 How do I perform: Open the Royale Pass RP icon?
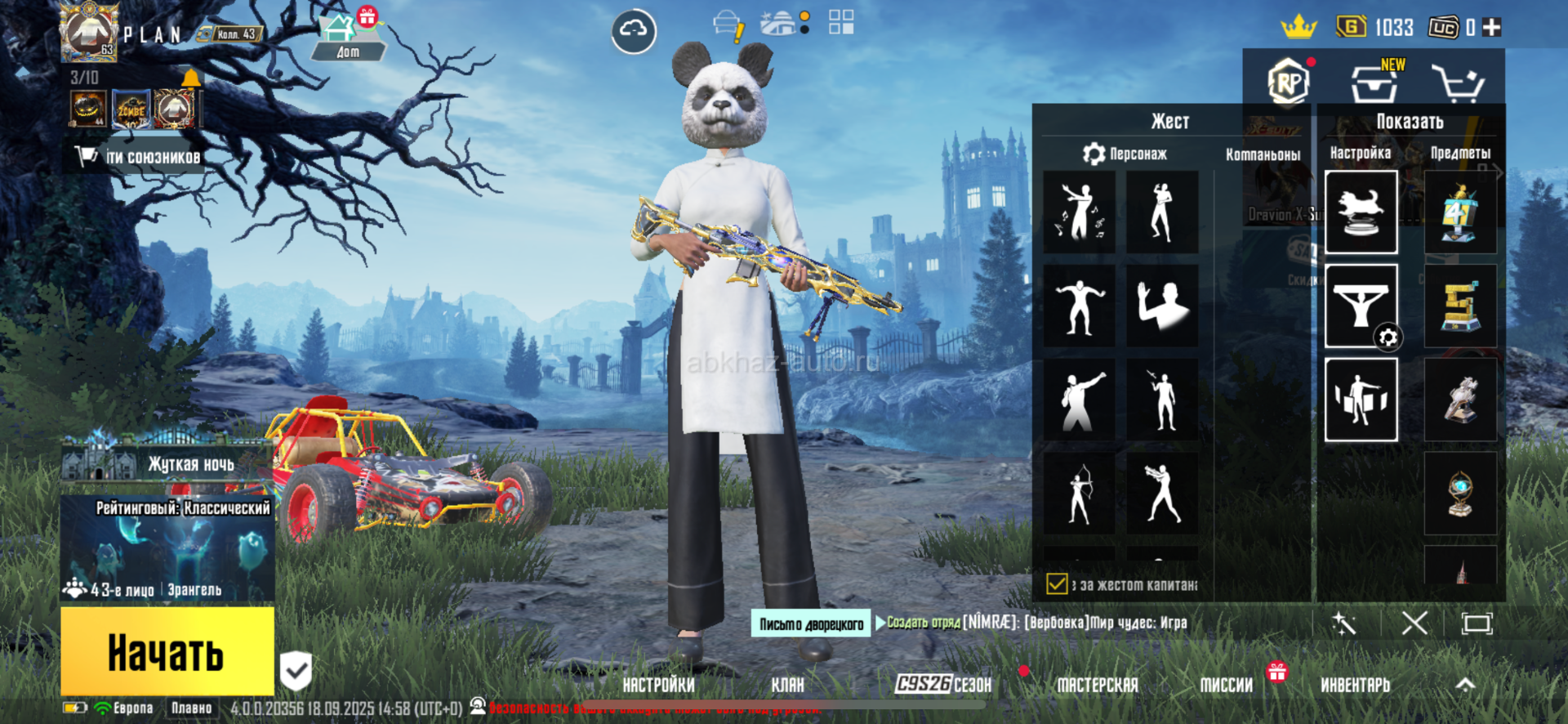point(1288,82)
